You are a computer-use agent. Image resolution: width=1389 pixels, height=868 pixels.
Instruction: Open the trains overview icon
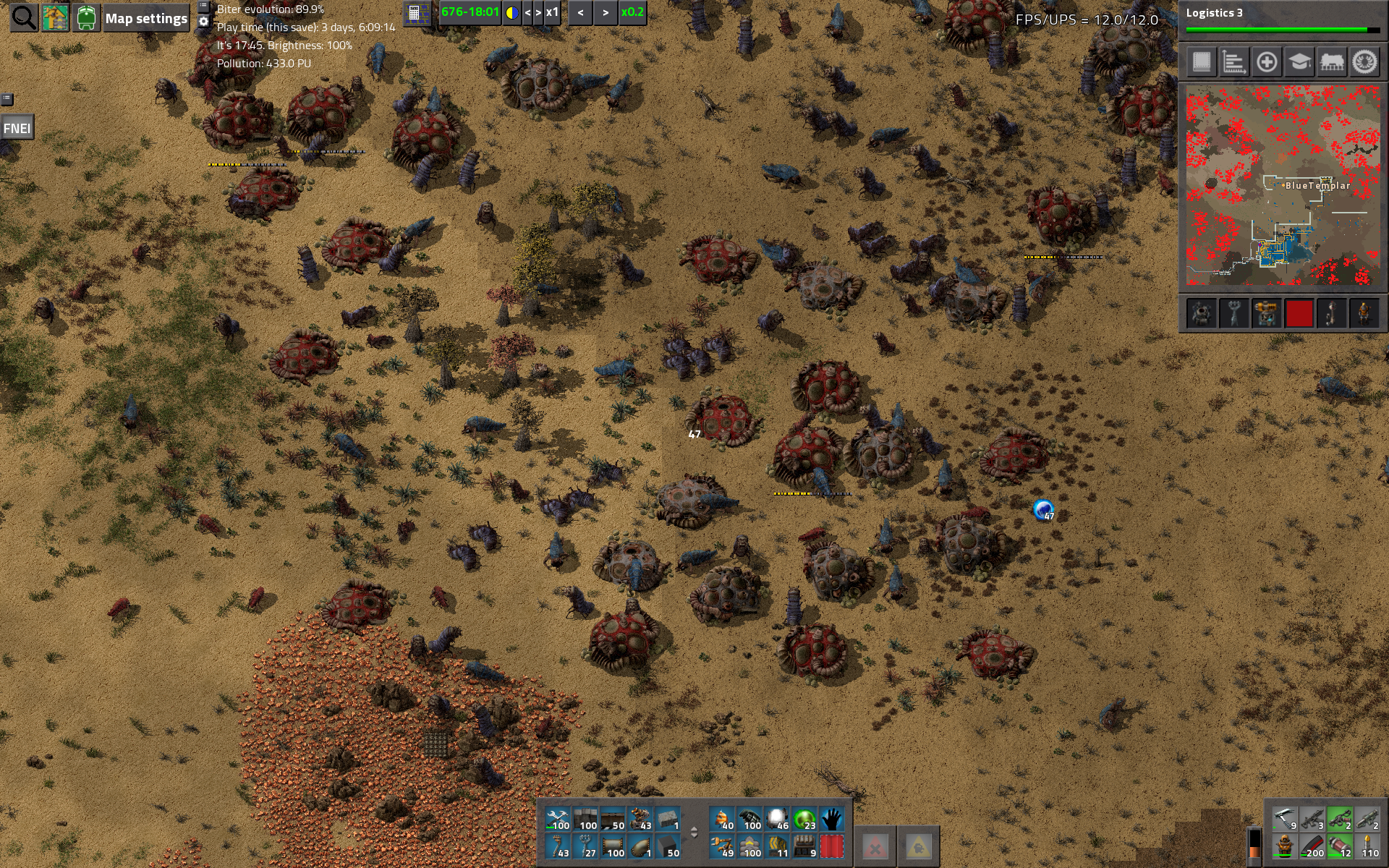[x=1332, y=62]
